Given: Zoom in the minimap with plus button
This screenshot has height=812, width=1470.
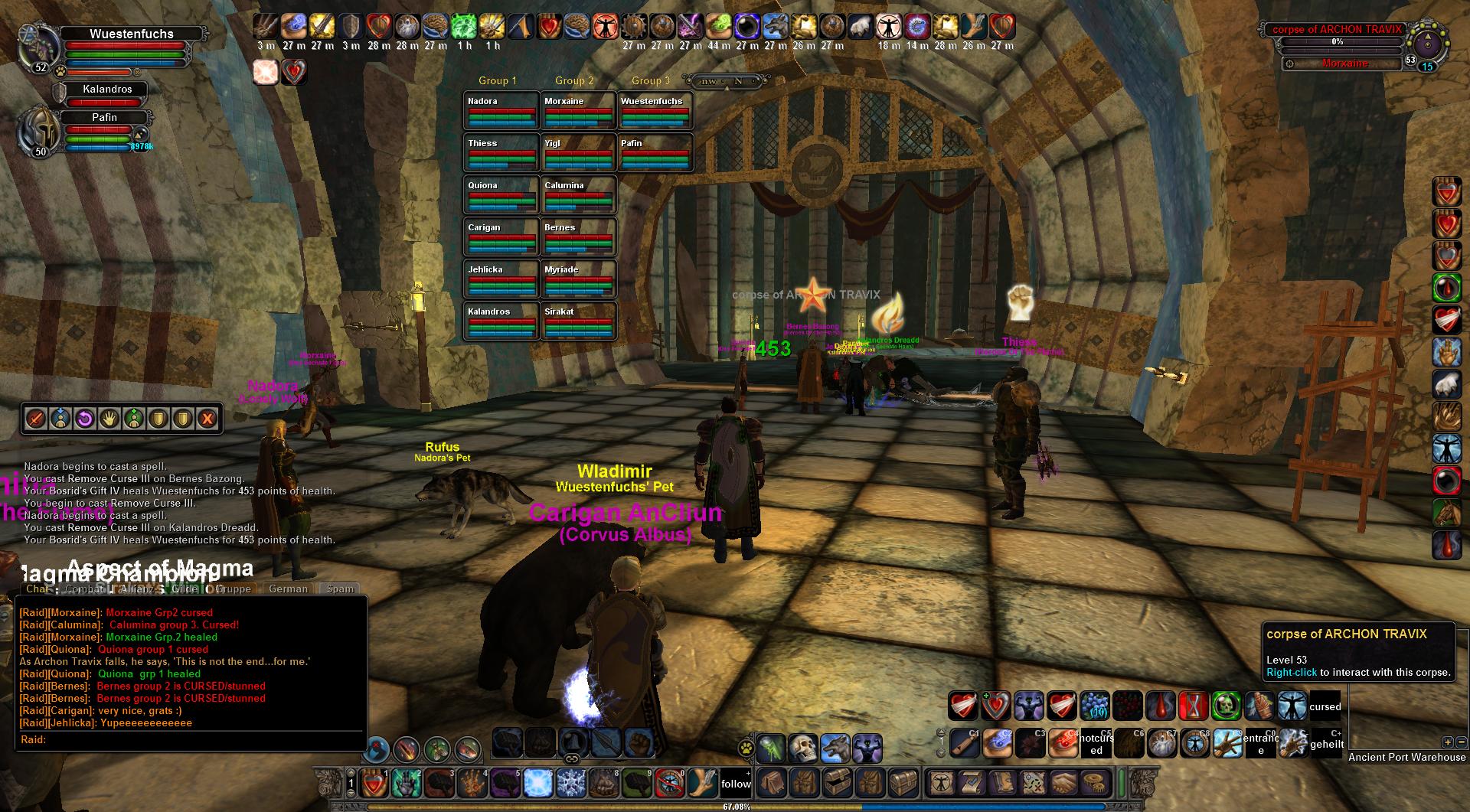Looking at the screenshot, I should click(x=1446, y=742).
